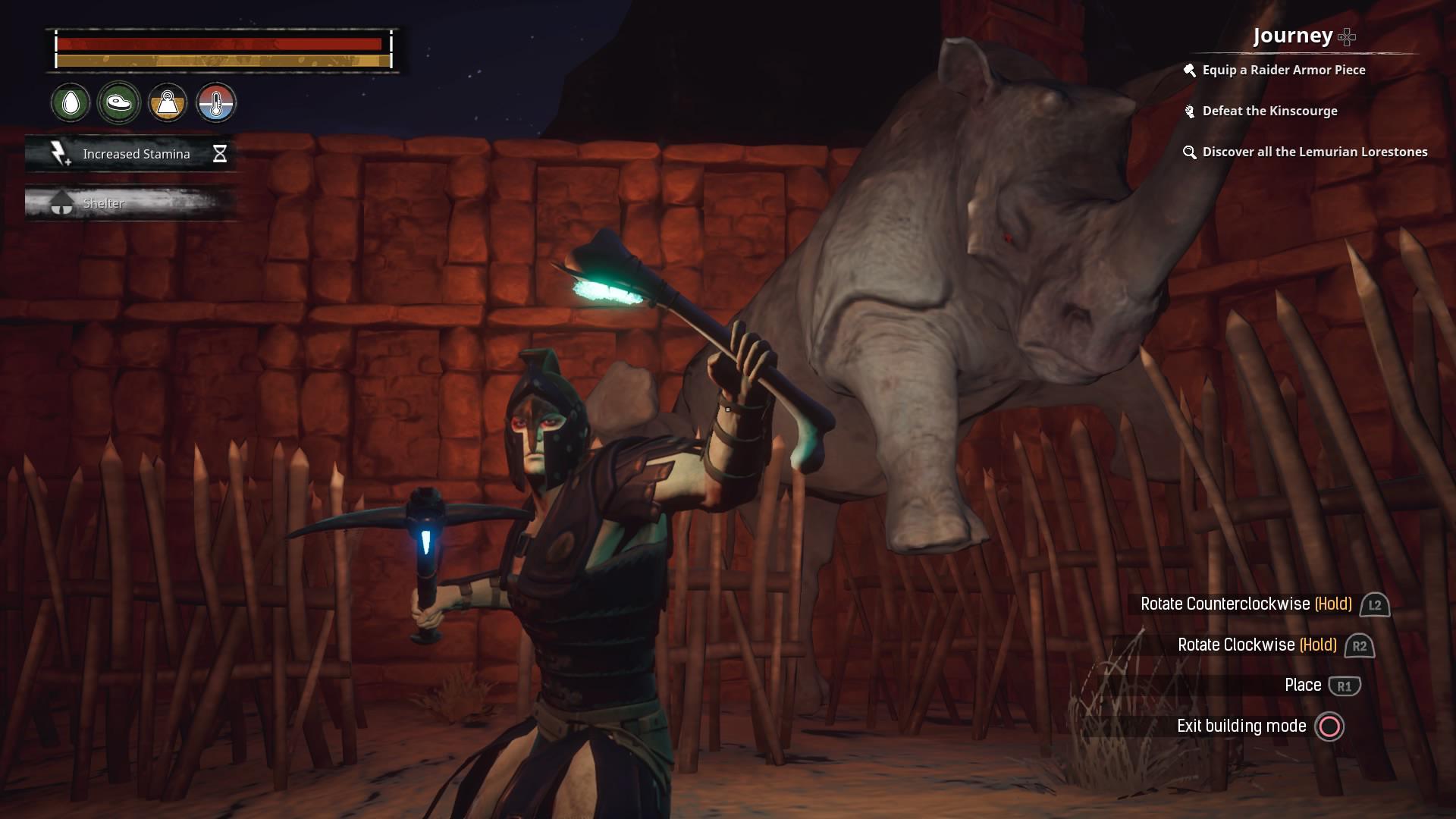The image size is (1456, 819).
Task: Select the Defeat the Kinscourge objective
Action: 1270,111
